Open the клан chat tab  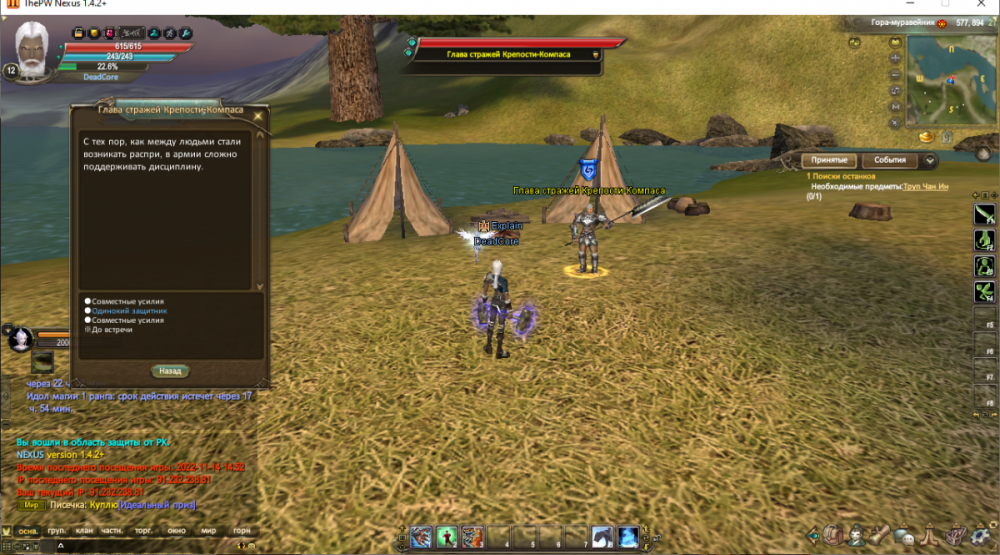[x=84, y=532]
